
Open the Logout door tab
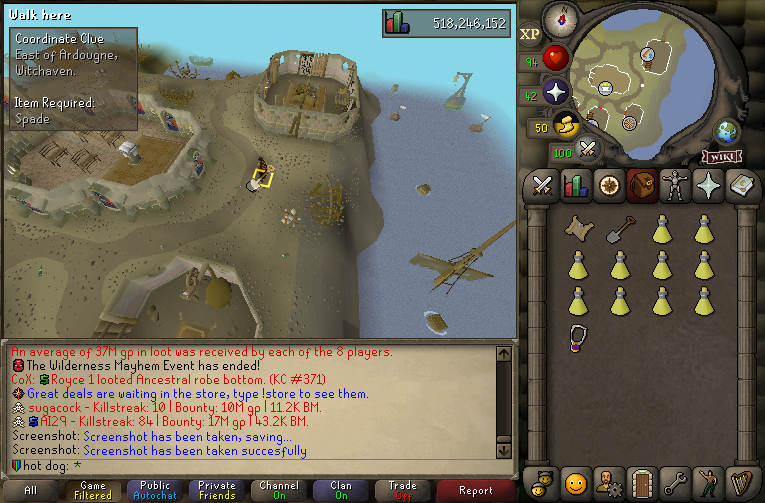[642, 483]
